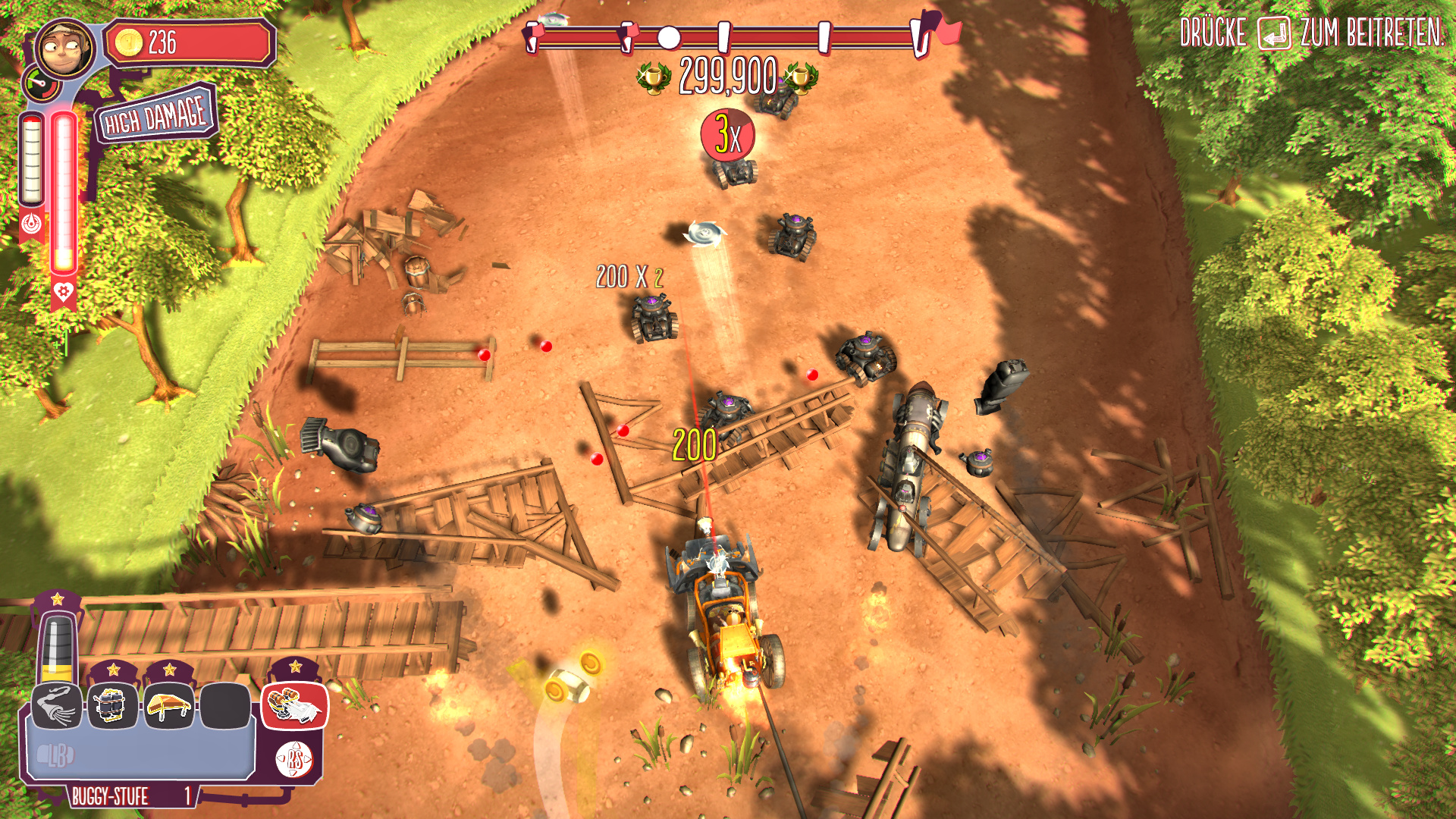The image size is (1456, 819).
Task: Click the speedometer gauge icon
Action: pos(41,83)
